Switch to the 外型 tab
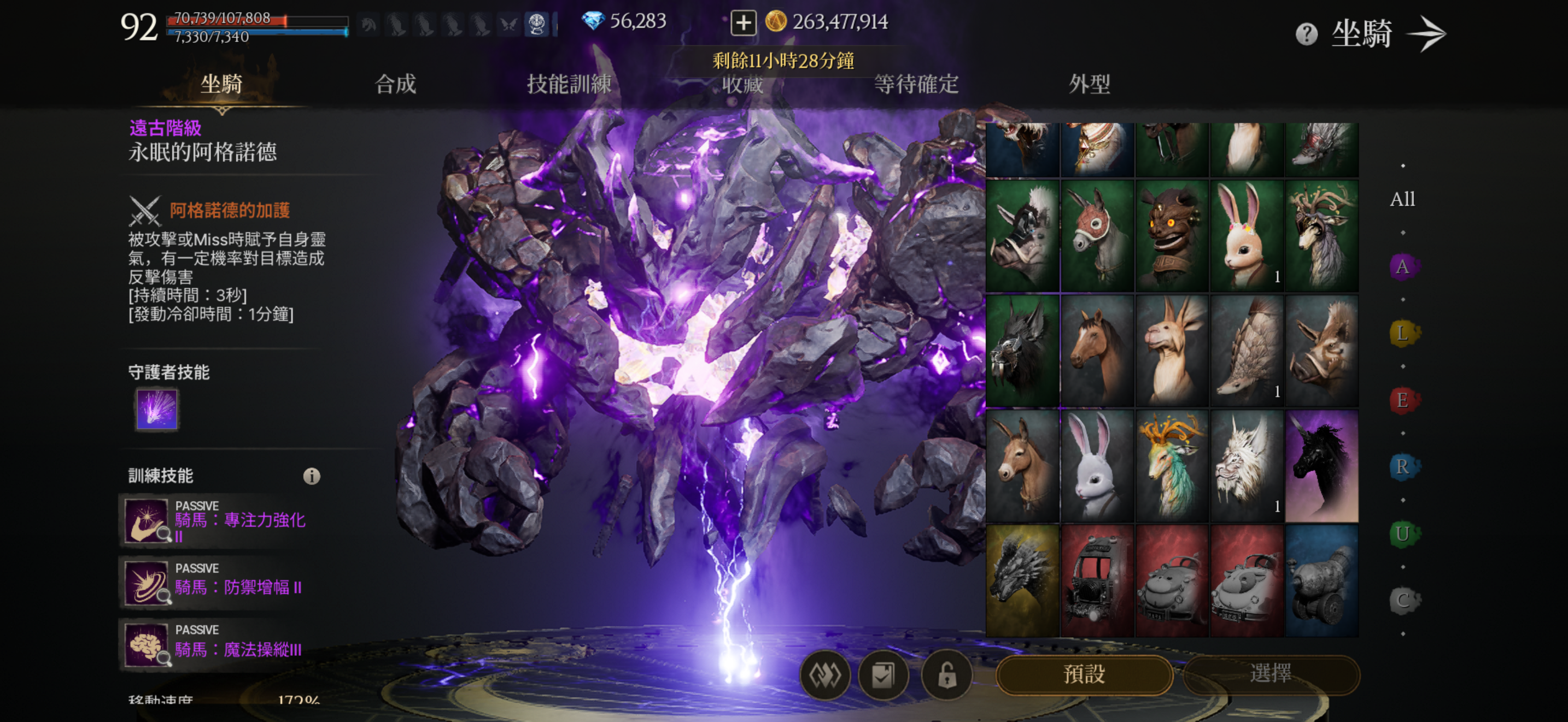 coord(1089,84)
